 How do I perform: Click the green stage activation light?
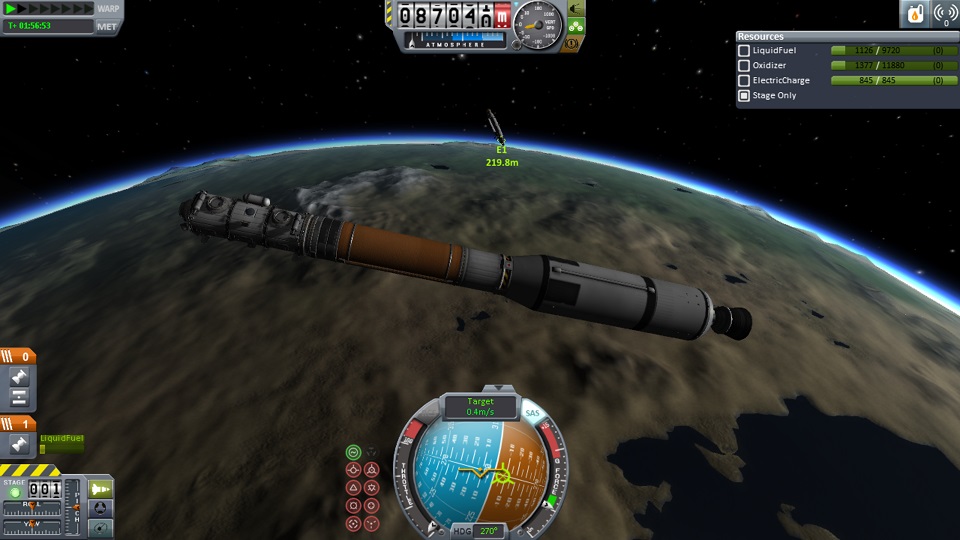click(13, 493)
